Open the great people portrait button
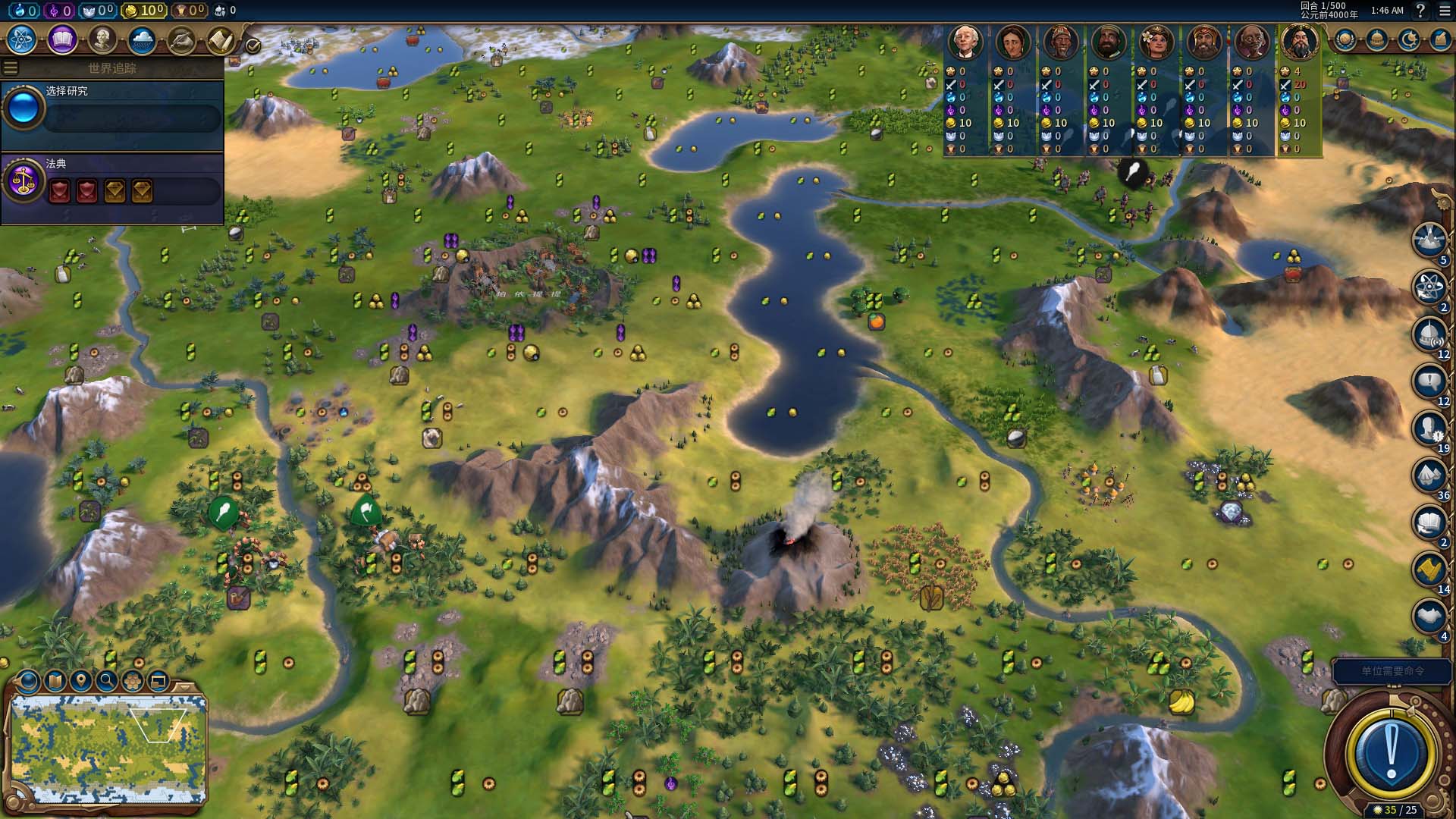Screen dimensions: 1456x819 [x=102, y=39]
